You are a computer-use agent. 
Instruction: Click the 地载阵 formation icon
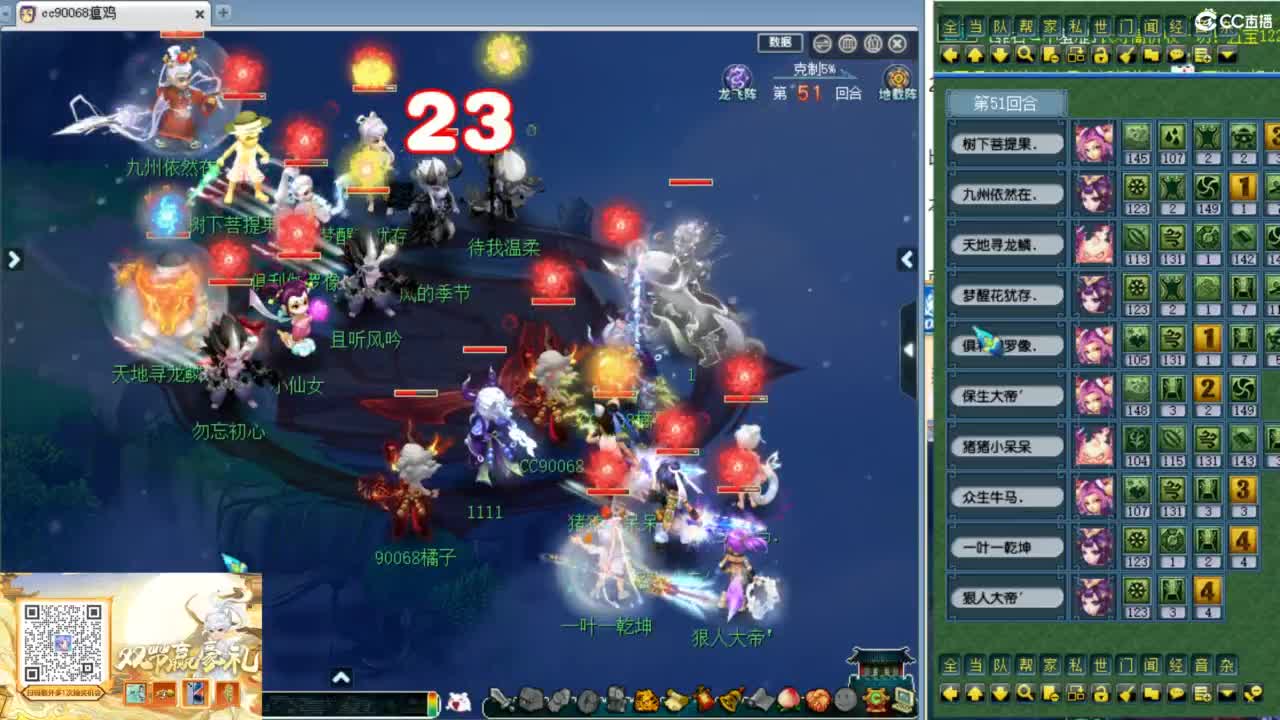pyautogui.click(x=898, y=77)
